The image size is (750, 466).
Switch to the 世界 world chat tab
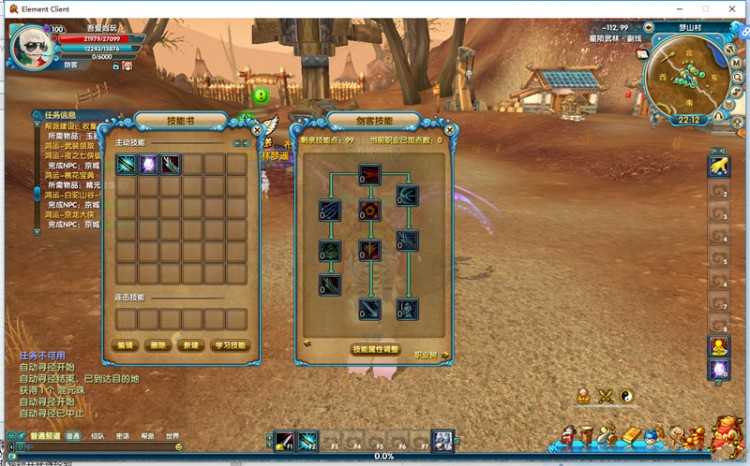[x=172, y=437]
